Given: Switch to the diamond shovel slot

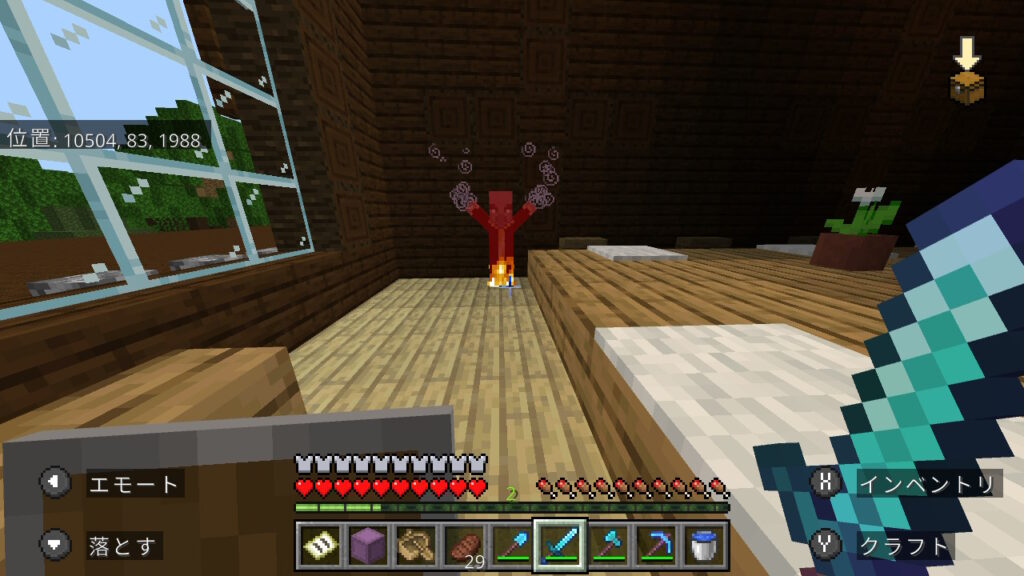Looking at the screenshot, I should tap(509, 546).
